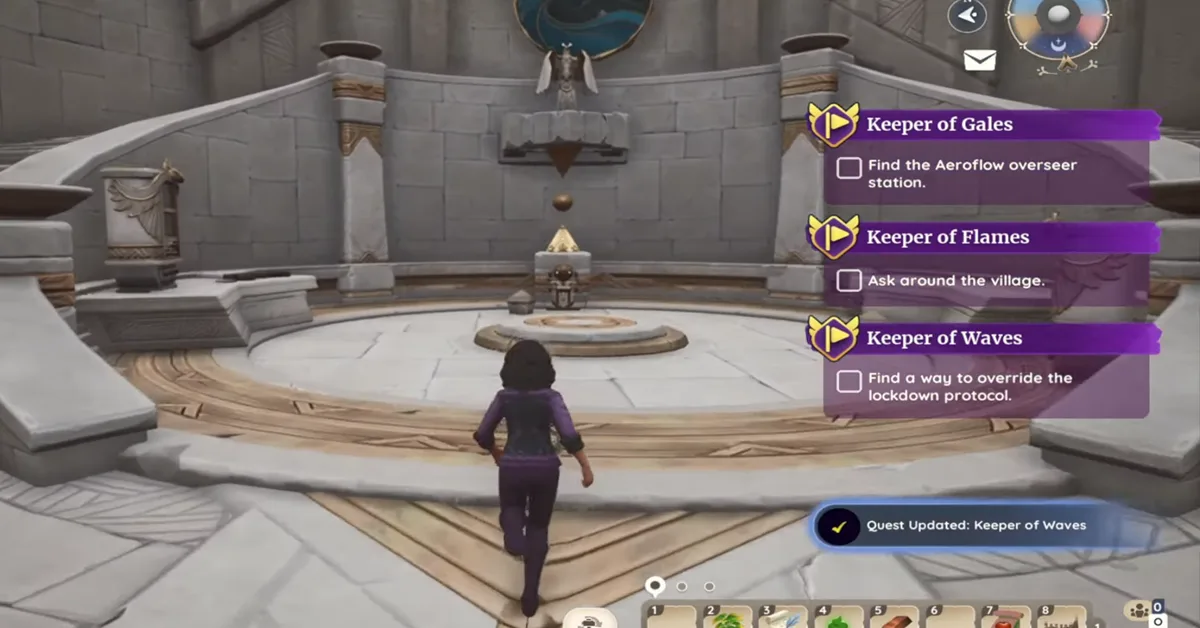
Task: Select hotbar slot 2 with leafy plant
Action: (x=728, y=618)
